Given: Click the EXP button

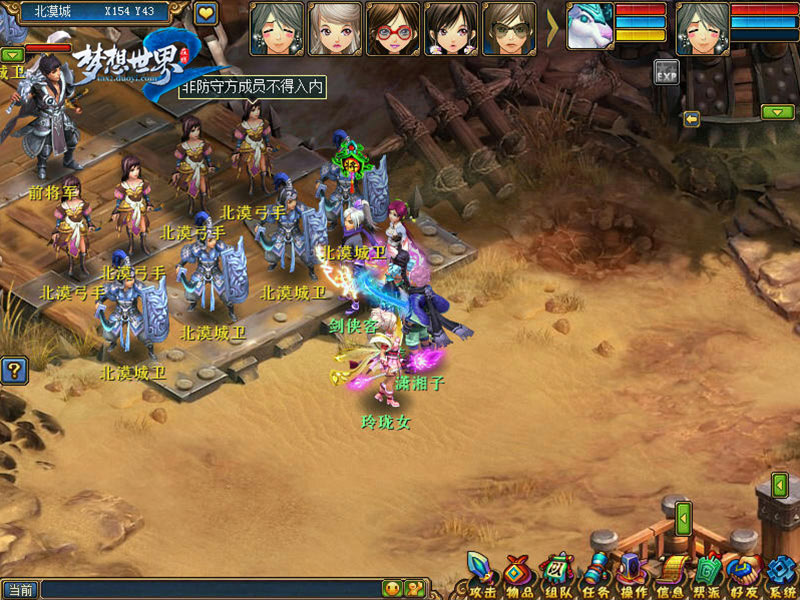Looking at the screenshot, I should 667,72.
